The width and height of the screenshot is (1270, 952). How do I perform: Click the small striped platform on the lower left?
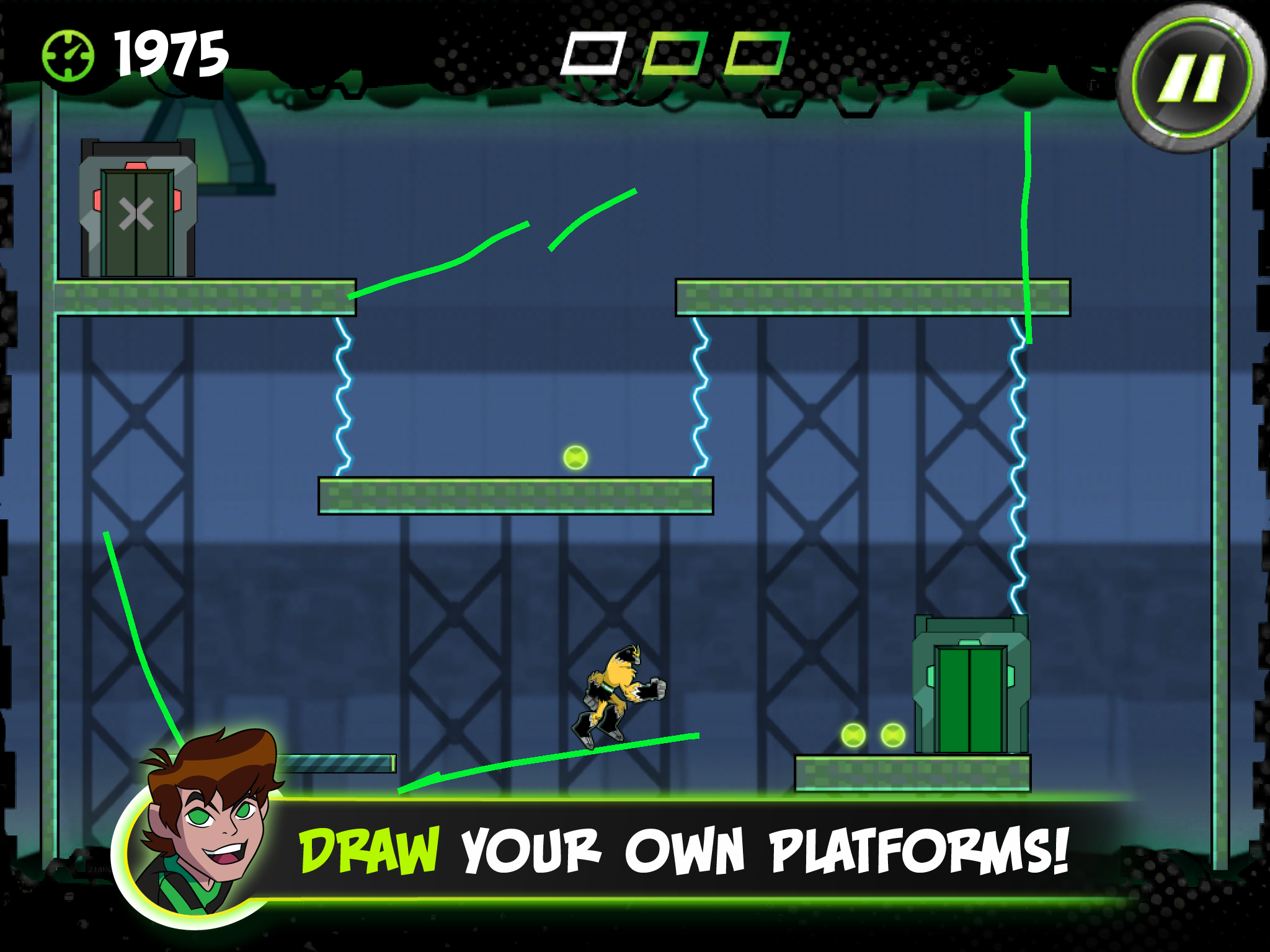(338, 765)
